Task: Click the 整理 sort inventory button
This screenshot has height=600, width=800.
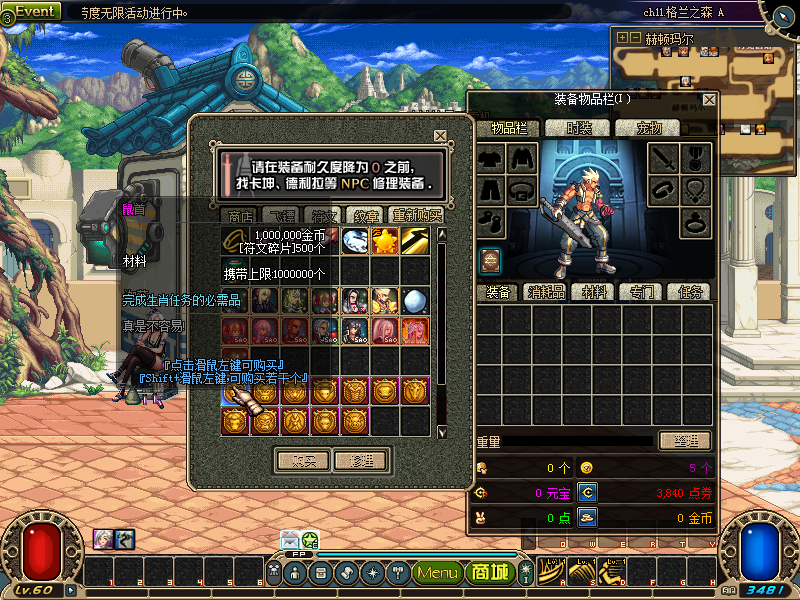Action: (684, 441)
